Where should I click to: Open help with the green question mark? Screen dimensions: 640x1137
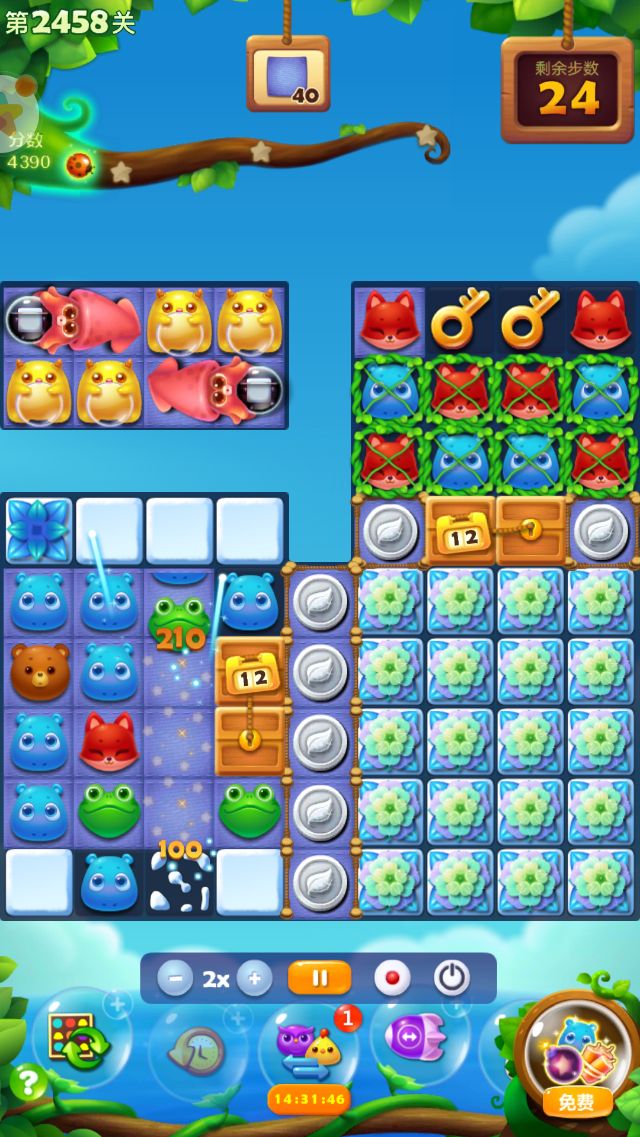[x=28, y=1082]
